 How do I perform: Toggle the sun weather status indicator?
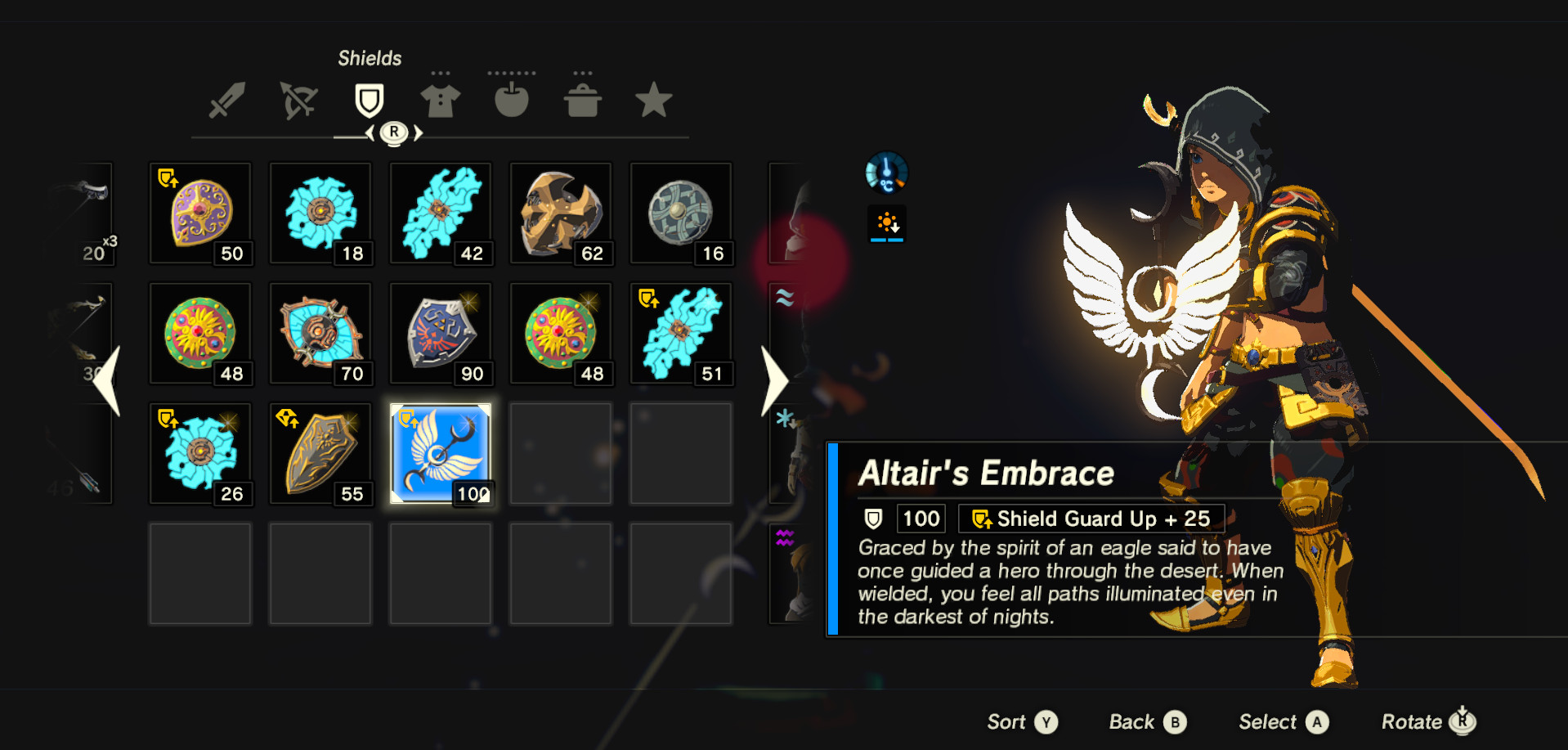point(887,222)
